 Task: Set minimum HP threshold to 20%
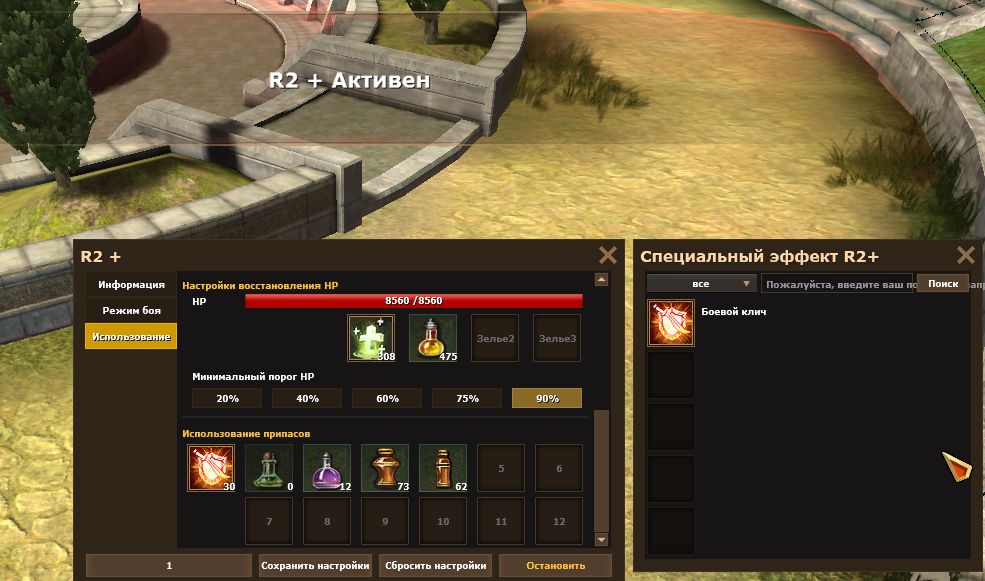pyautogui.click(x=227, y=398)
